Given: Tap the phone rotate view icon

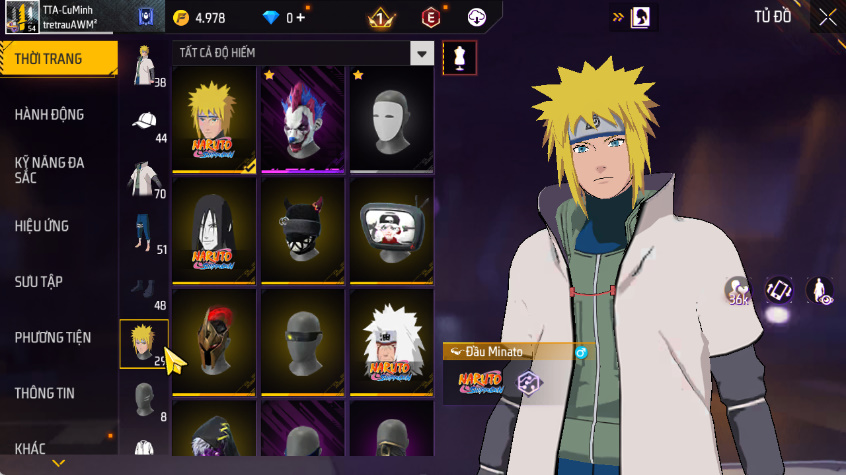Looking at the screenshot, I should click(x=779, y=290).
